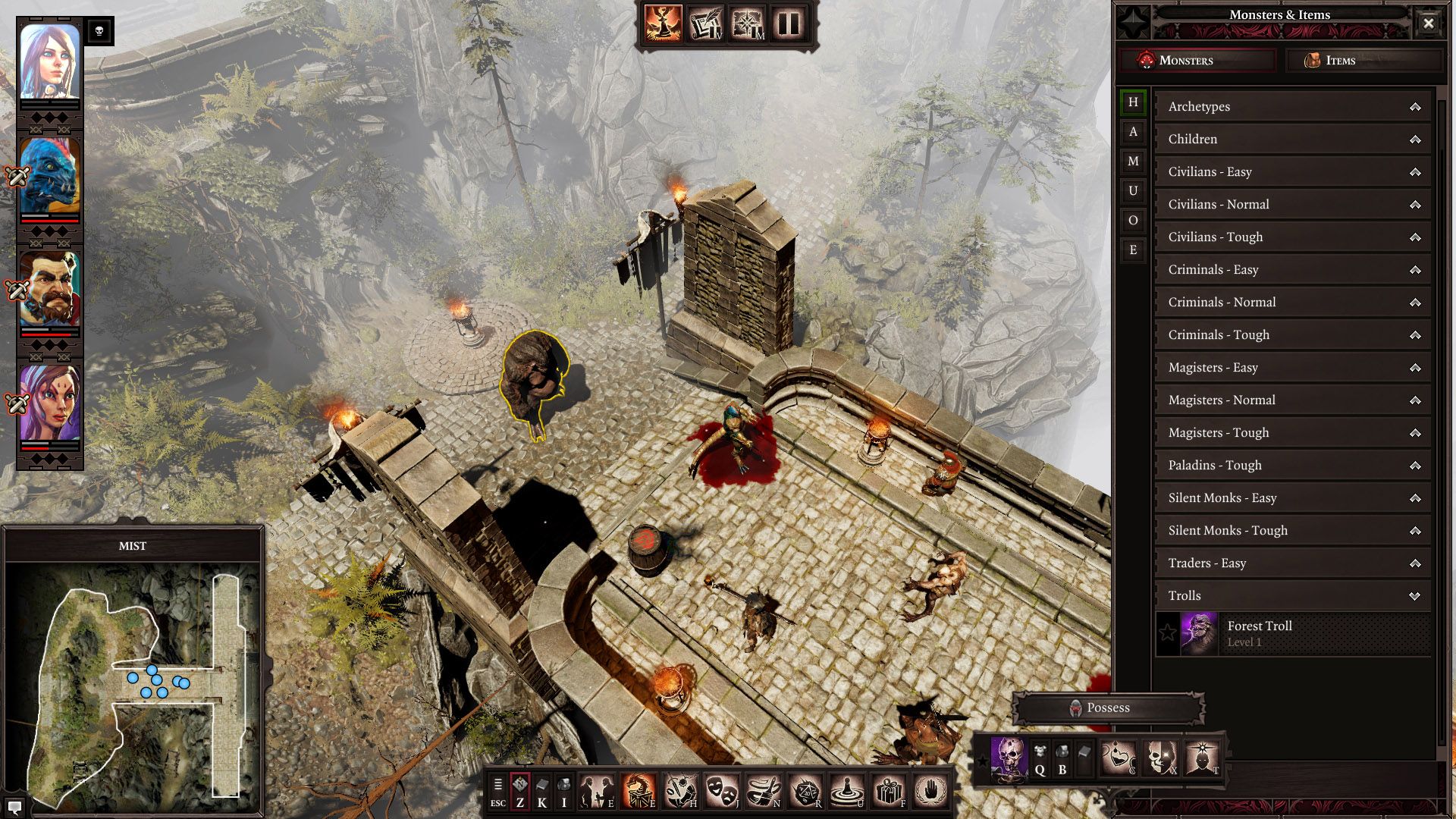Screen dimensions: 1456x819
Task: Pause the game with the pause button
Action: (x=789, y=24)
